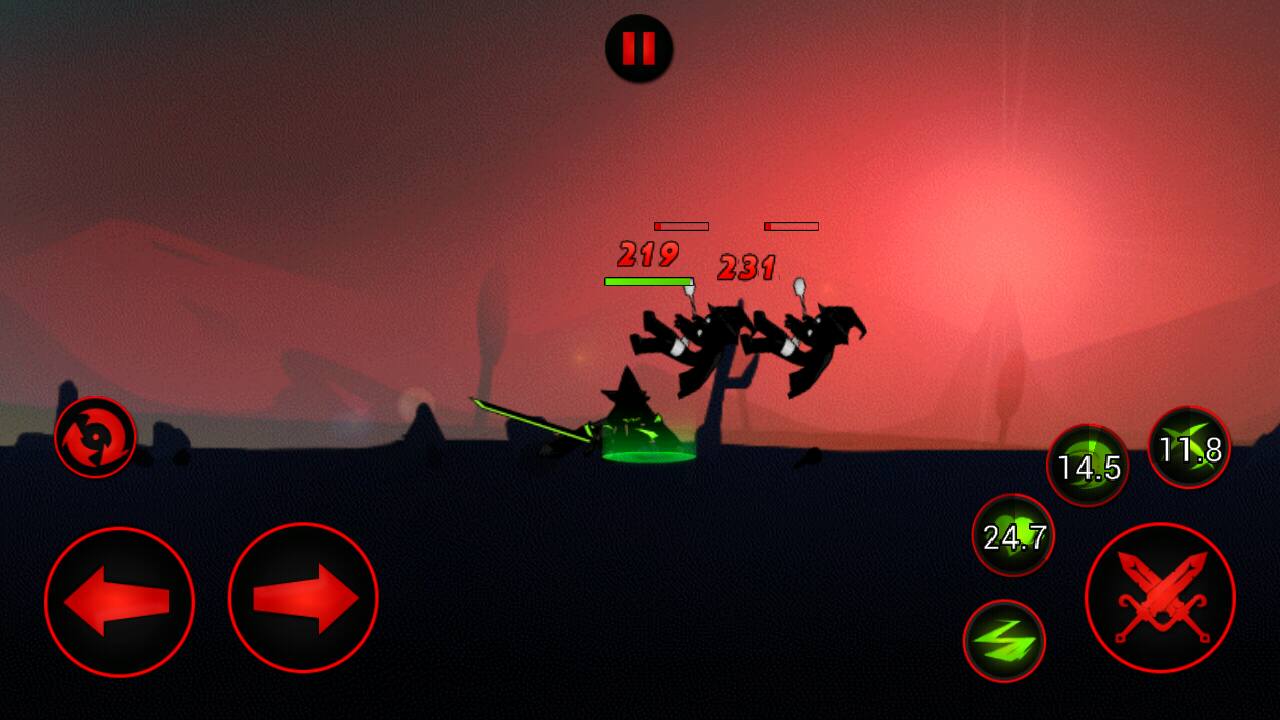Attack with the crossed swords button

click(x=1160, y=597)
